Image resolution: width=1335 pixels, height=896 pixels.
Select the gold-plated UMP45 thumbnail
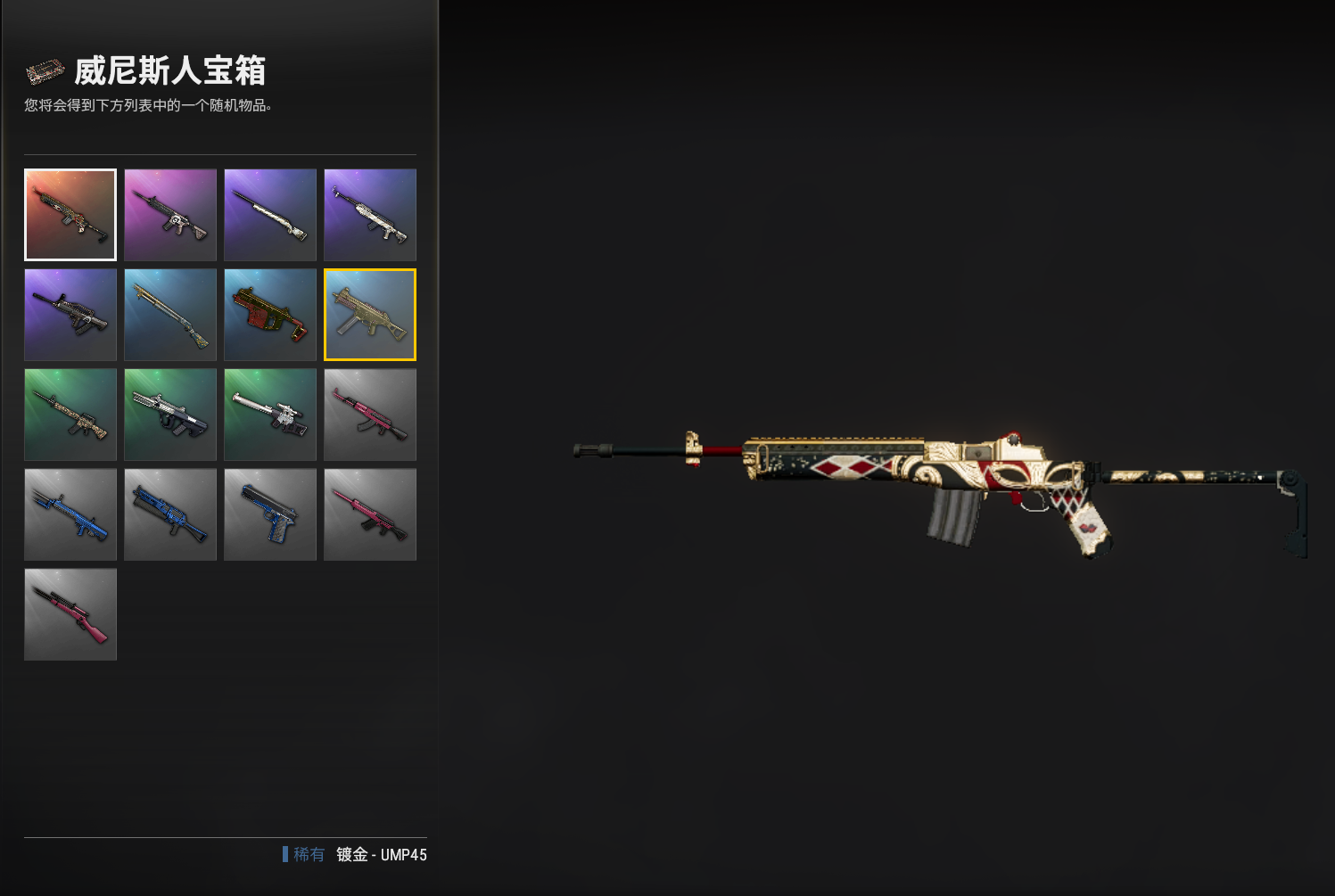point(370,315)
